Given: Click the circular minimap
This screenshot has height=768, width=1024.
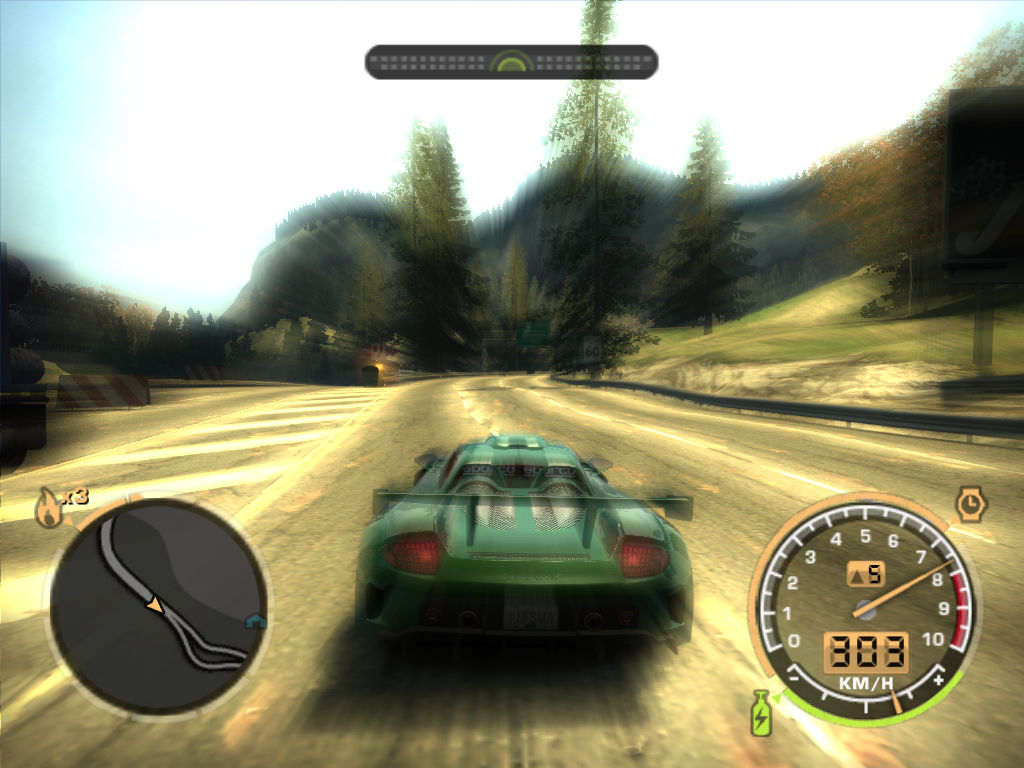Looking at the screenshot, I should coord(159,606).
